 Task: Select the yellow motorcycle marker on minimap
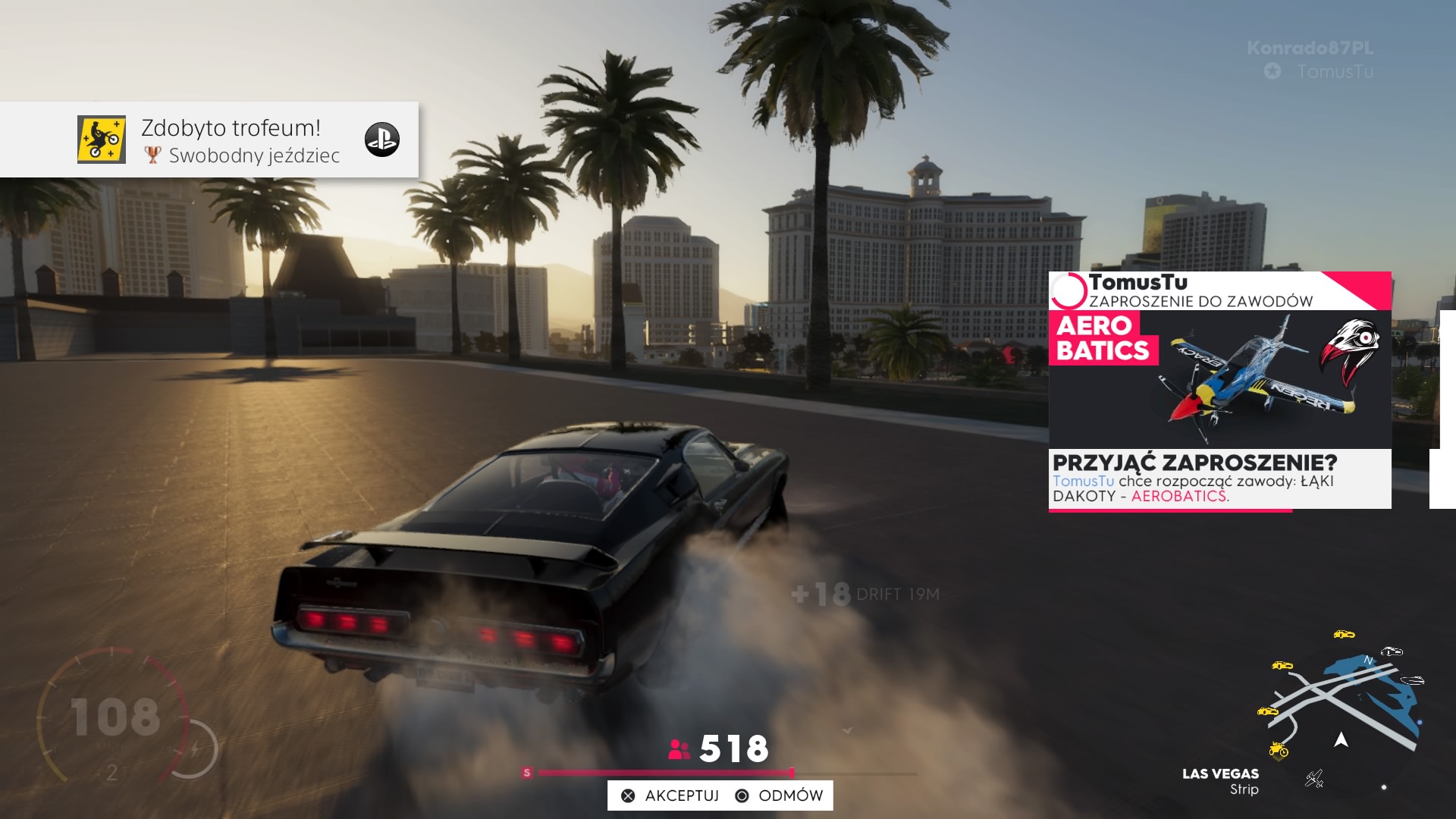pyautogui.click(x=1279, y=750)
